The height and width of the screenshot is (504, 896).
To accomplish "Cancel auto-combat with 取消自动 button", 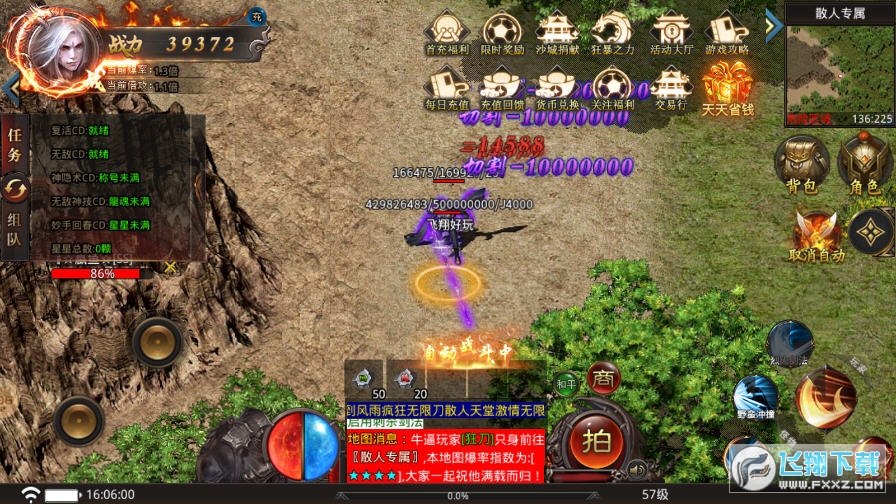I will click(x=816, y=236).
